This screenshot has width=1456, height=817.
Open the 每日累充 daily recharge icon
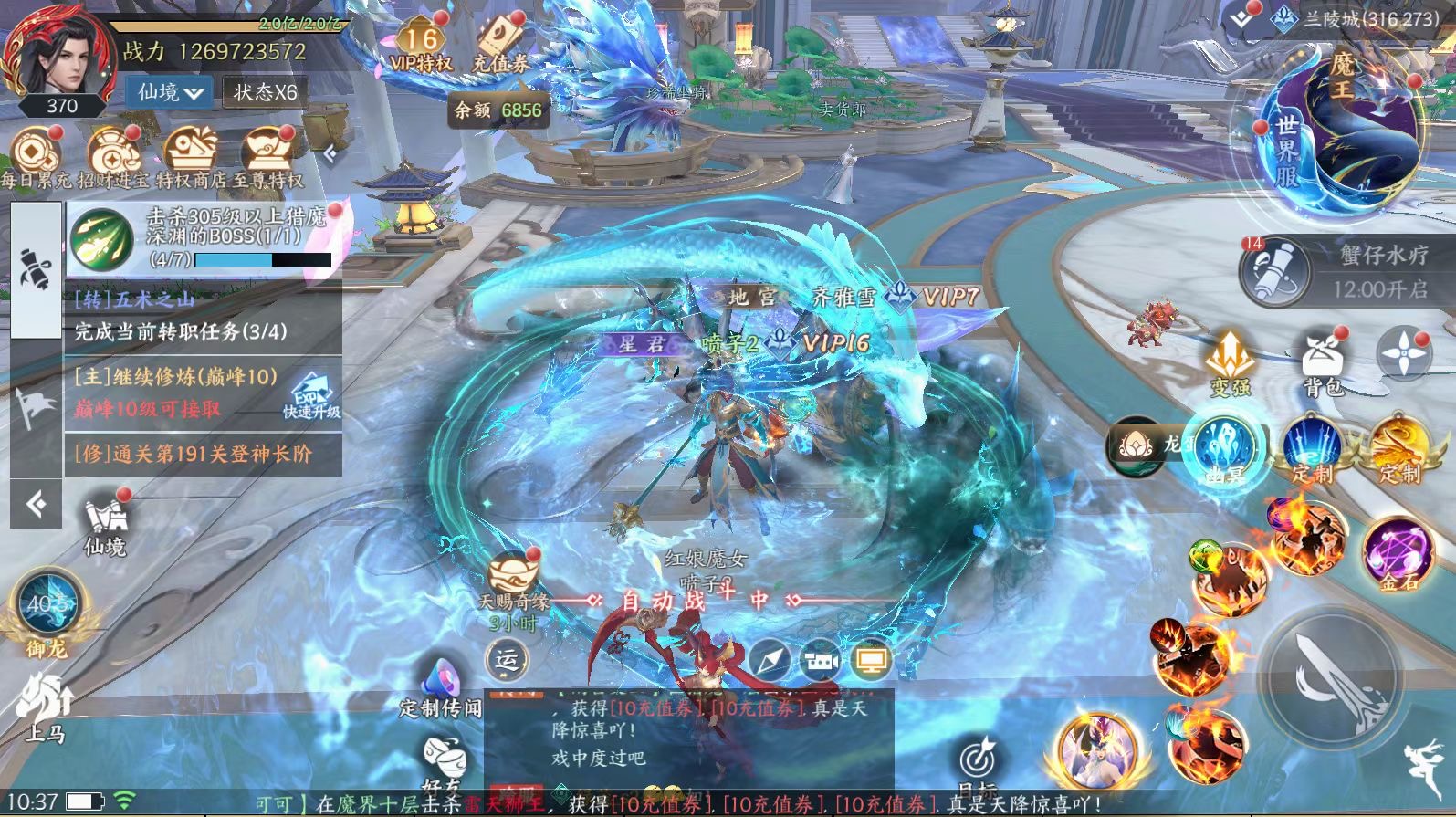35,157
